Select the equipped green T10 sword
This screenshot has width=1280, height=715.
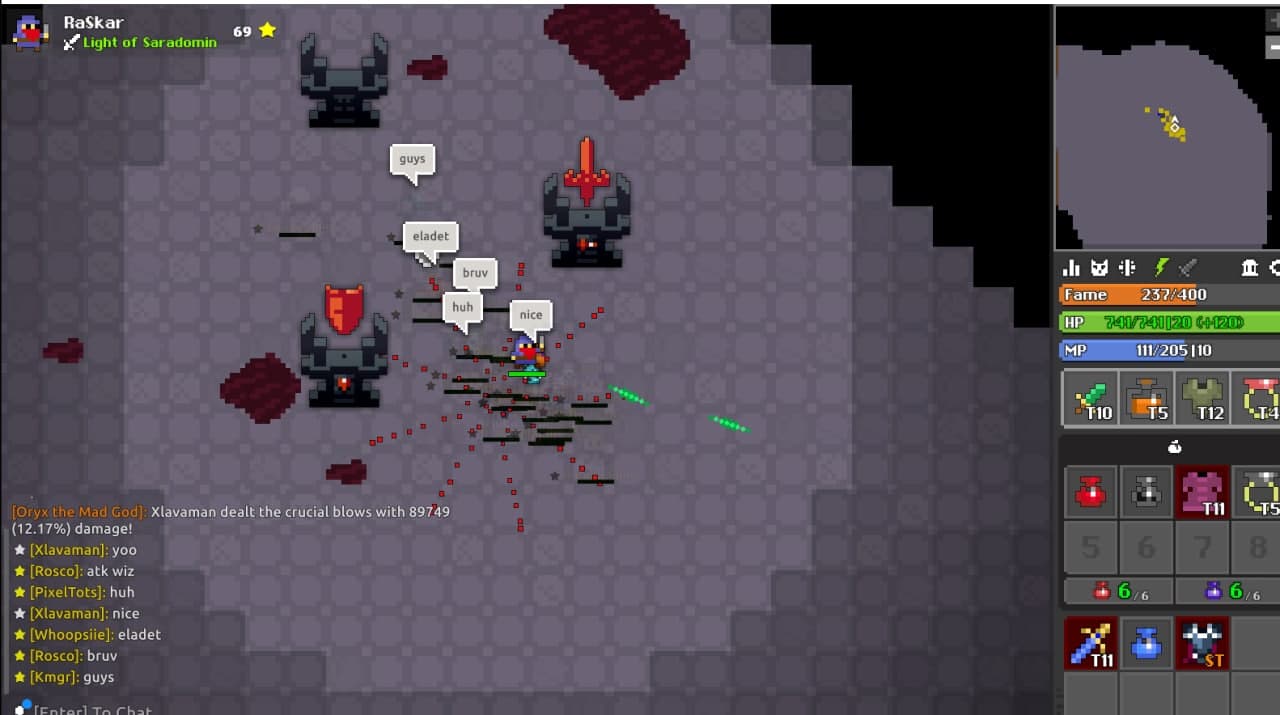(x=1089, y=398)
